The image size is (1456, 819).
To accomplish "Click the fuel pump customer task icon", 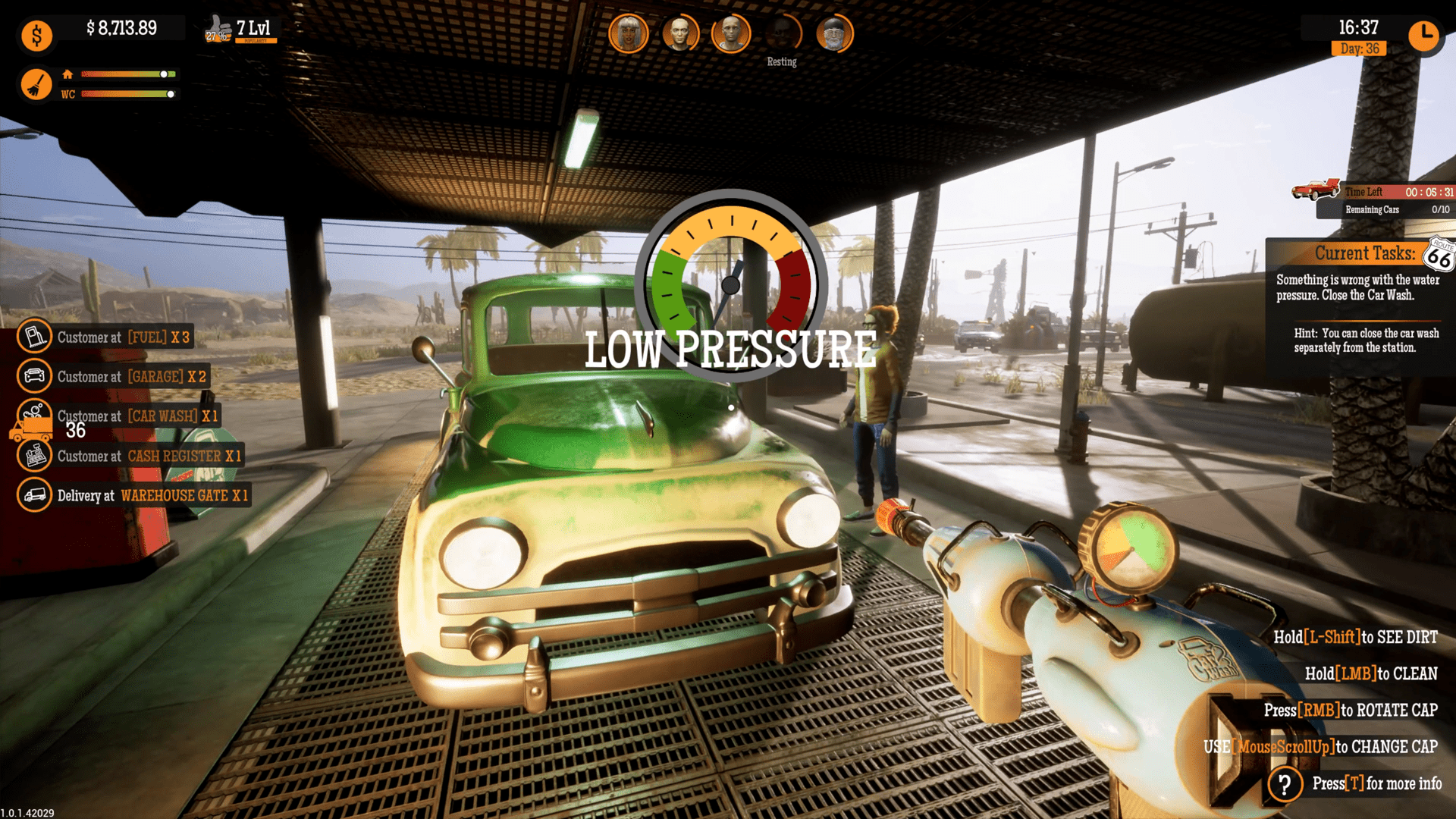I will 33,337.
